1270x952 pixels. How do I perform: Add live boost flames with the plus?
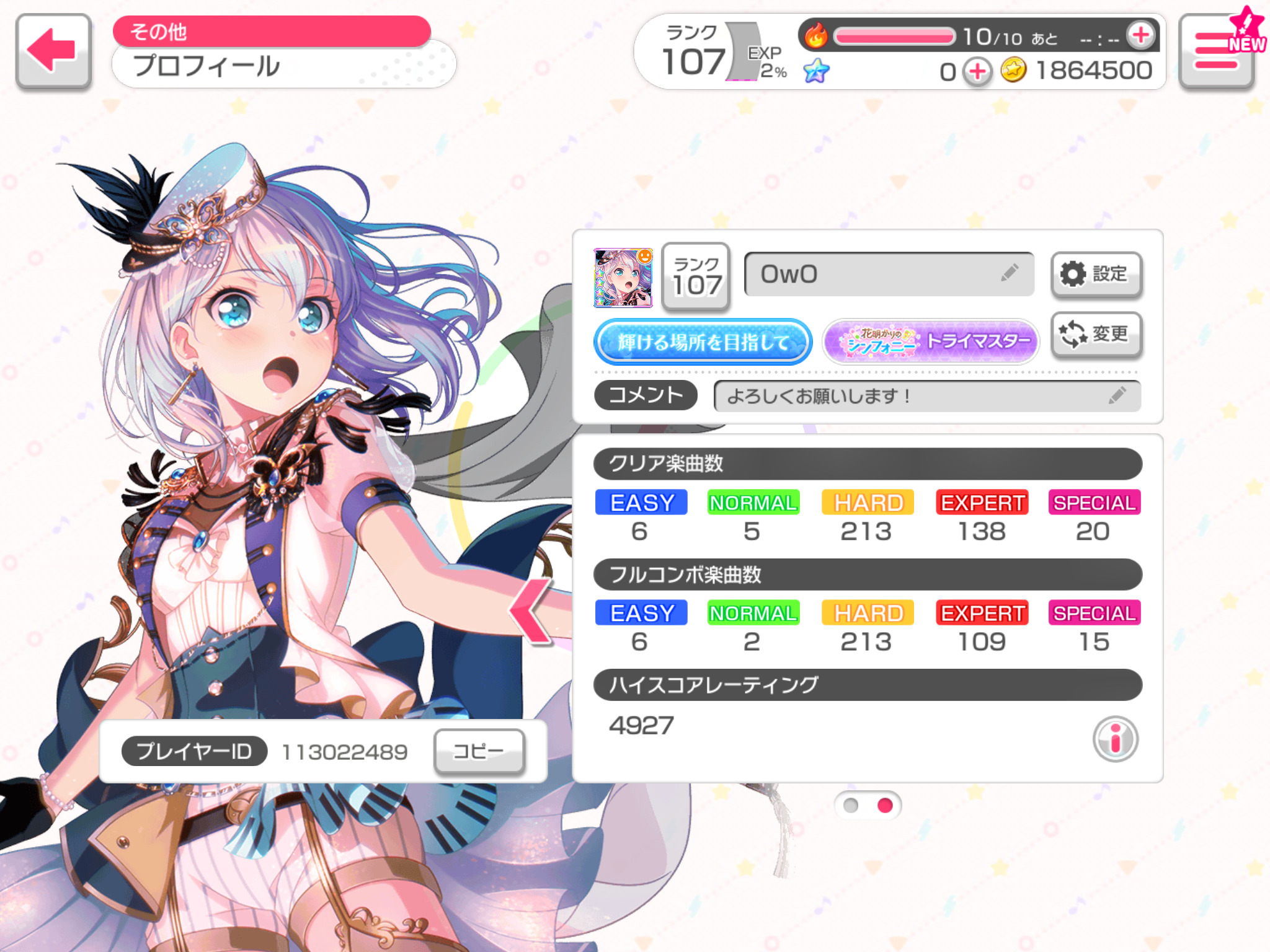click(1140, 35)
